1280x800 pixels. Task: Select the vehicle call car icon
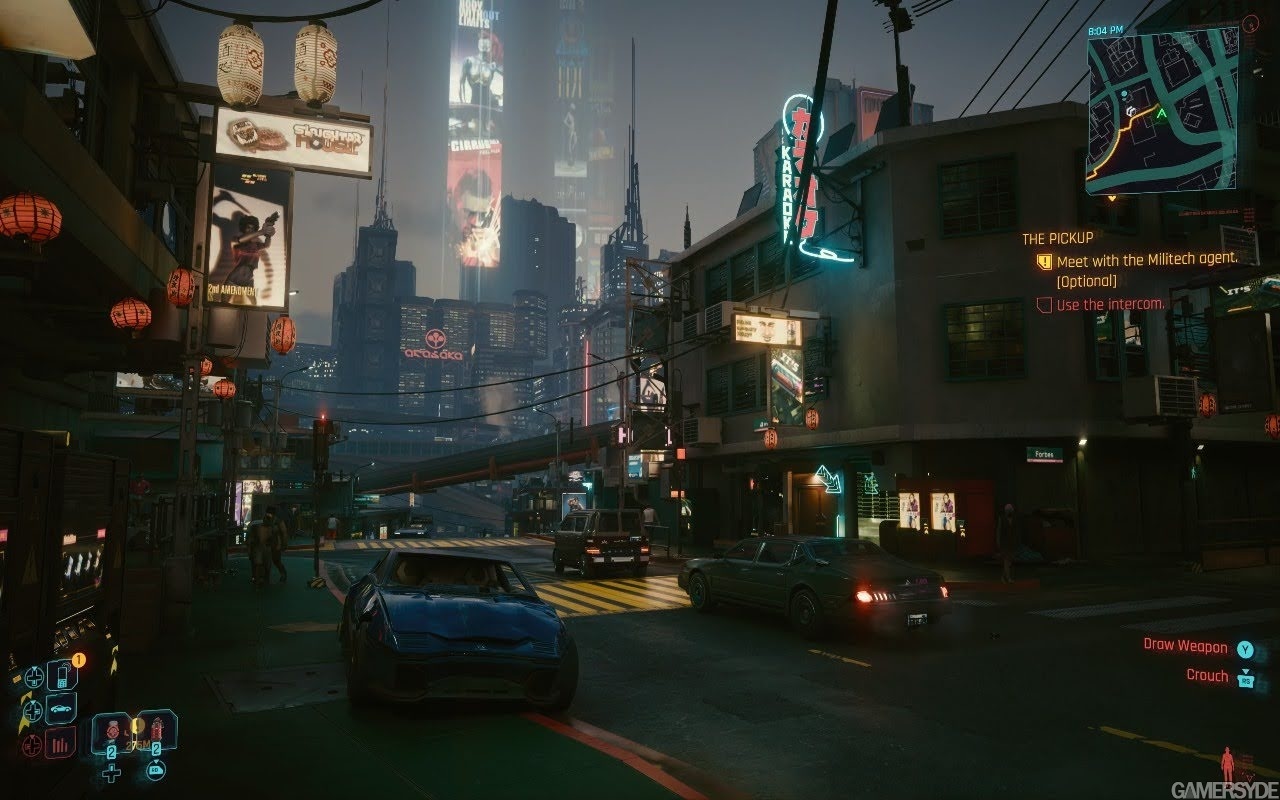pyautogui.click(x=61, y=709)
